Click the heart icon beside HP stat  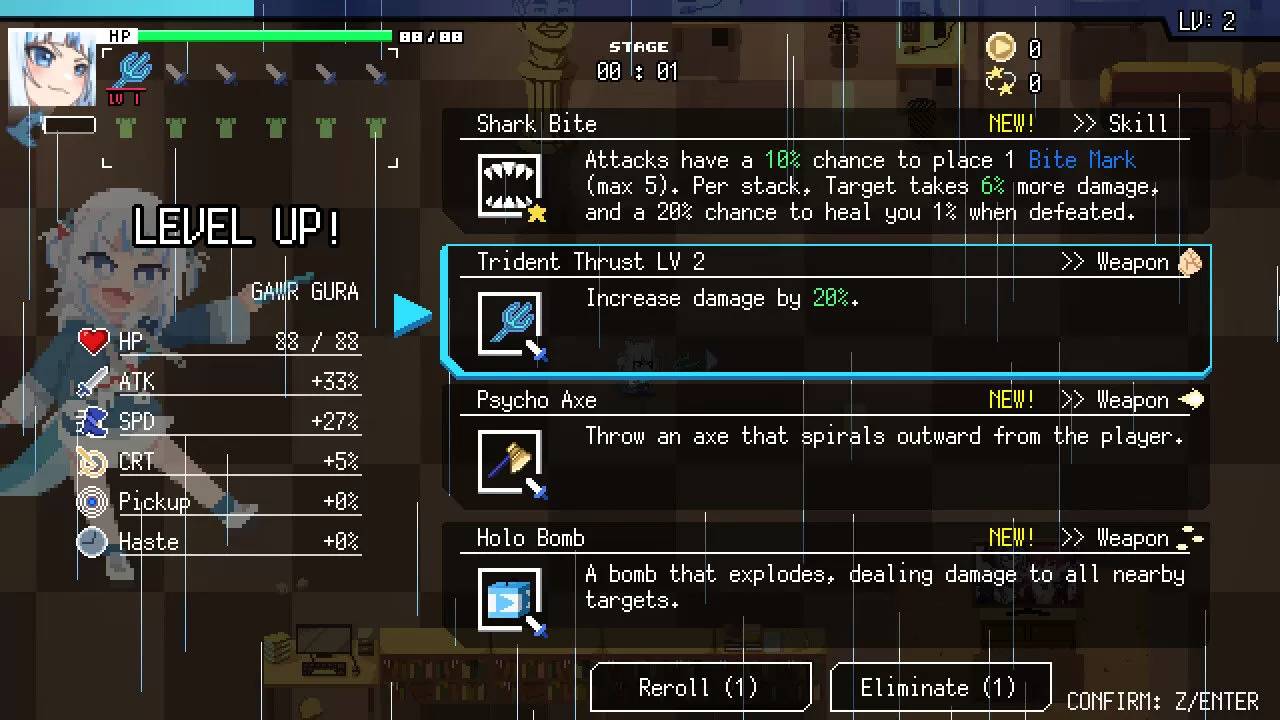93,341
